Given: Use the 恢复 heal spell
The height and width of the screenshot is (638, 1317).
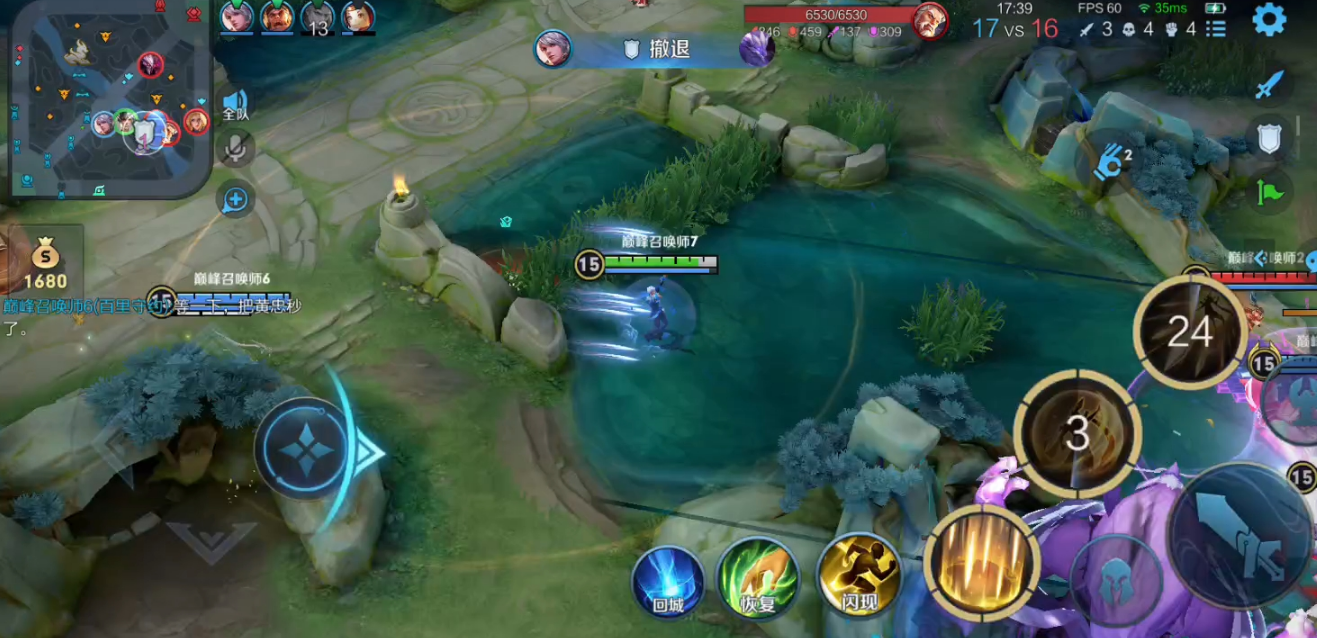Looking at the screenshot, I should [x=757, y=577].
